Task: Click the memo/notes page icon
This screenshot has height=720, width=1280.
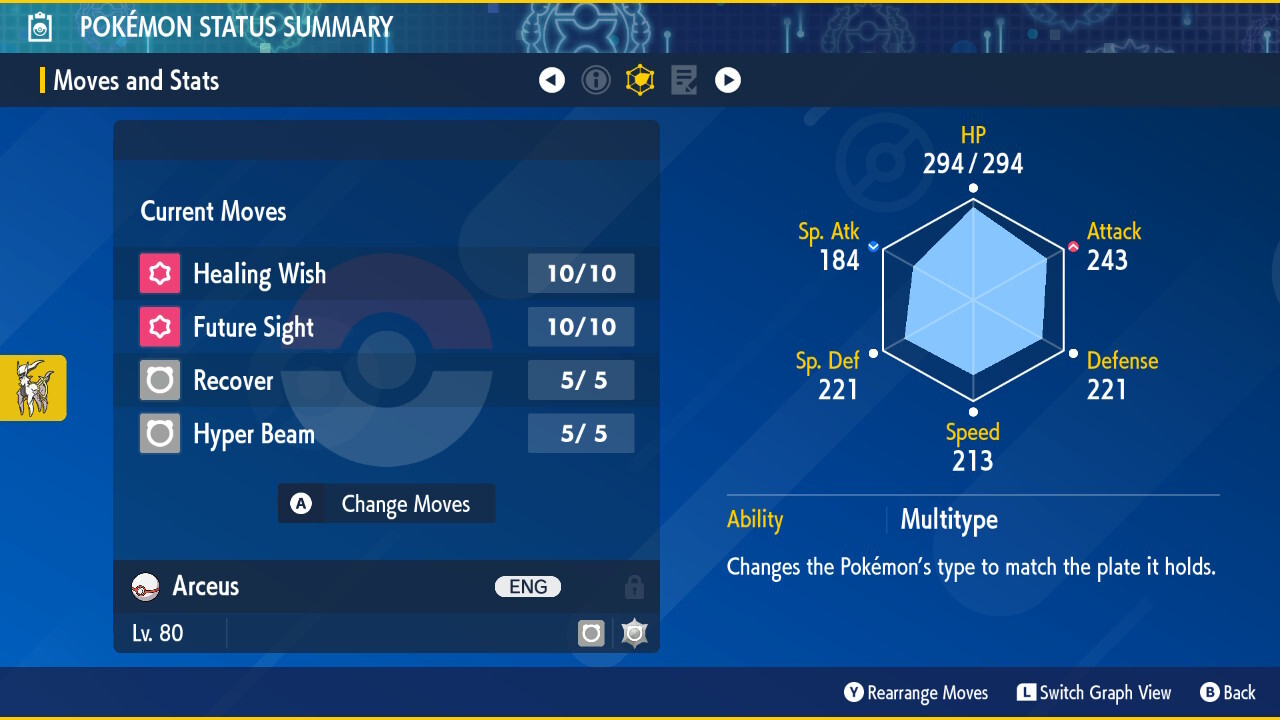Action: point(684,80)
